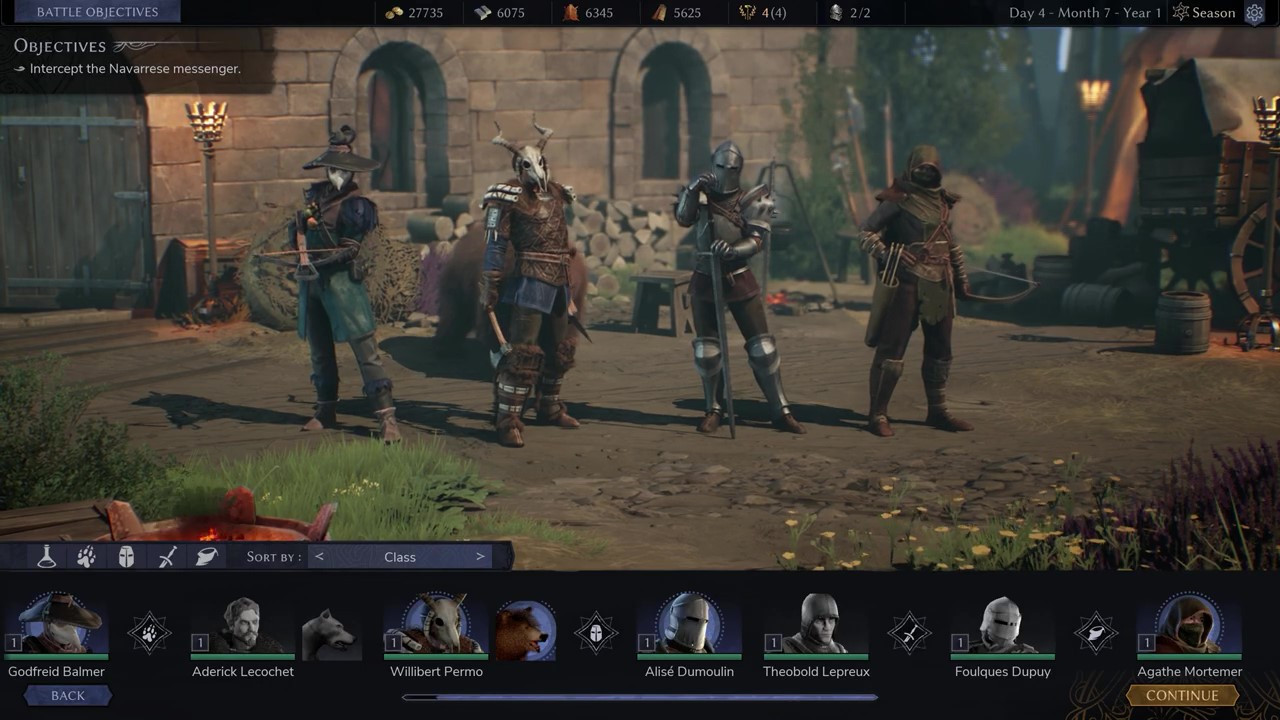Click the roster's horizontal scrollbar

[x=640, y=697]
